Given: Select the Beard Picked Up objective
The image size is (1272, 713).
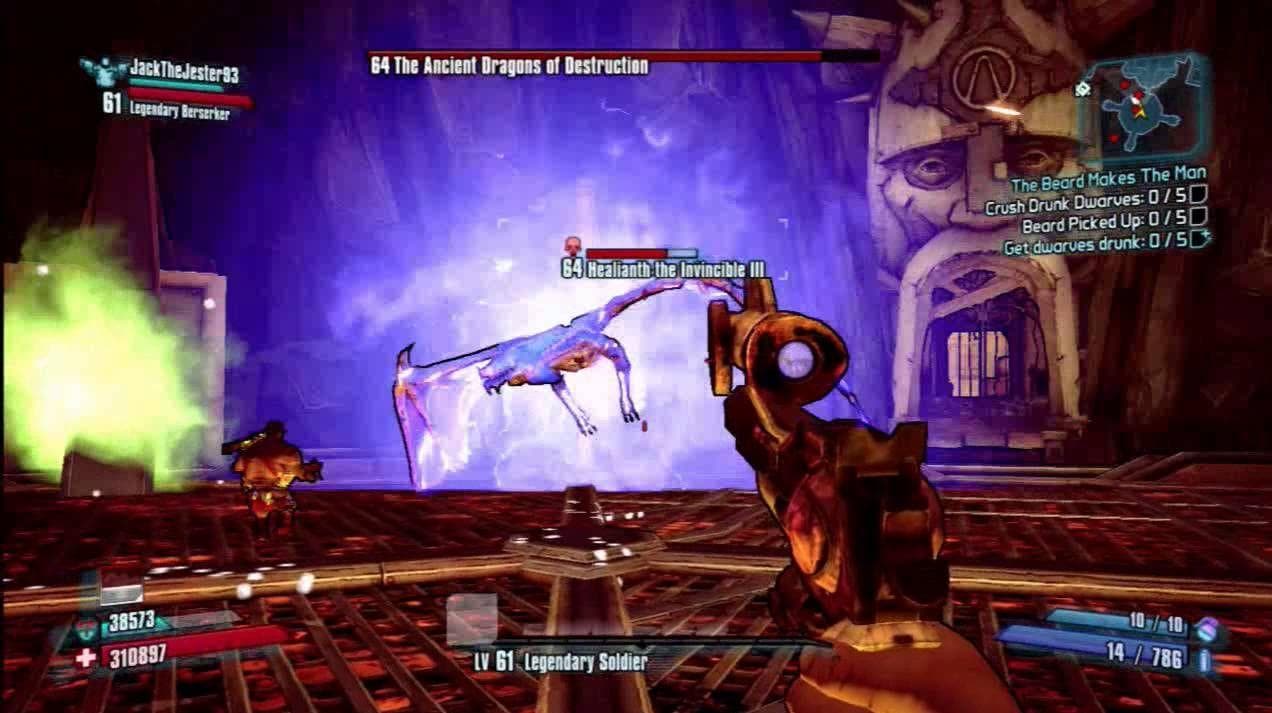Looking at the screenshot, I should pos(1106,223).
